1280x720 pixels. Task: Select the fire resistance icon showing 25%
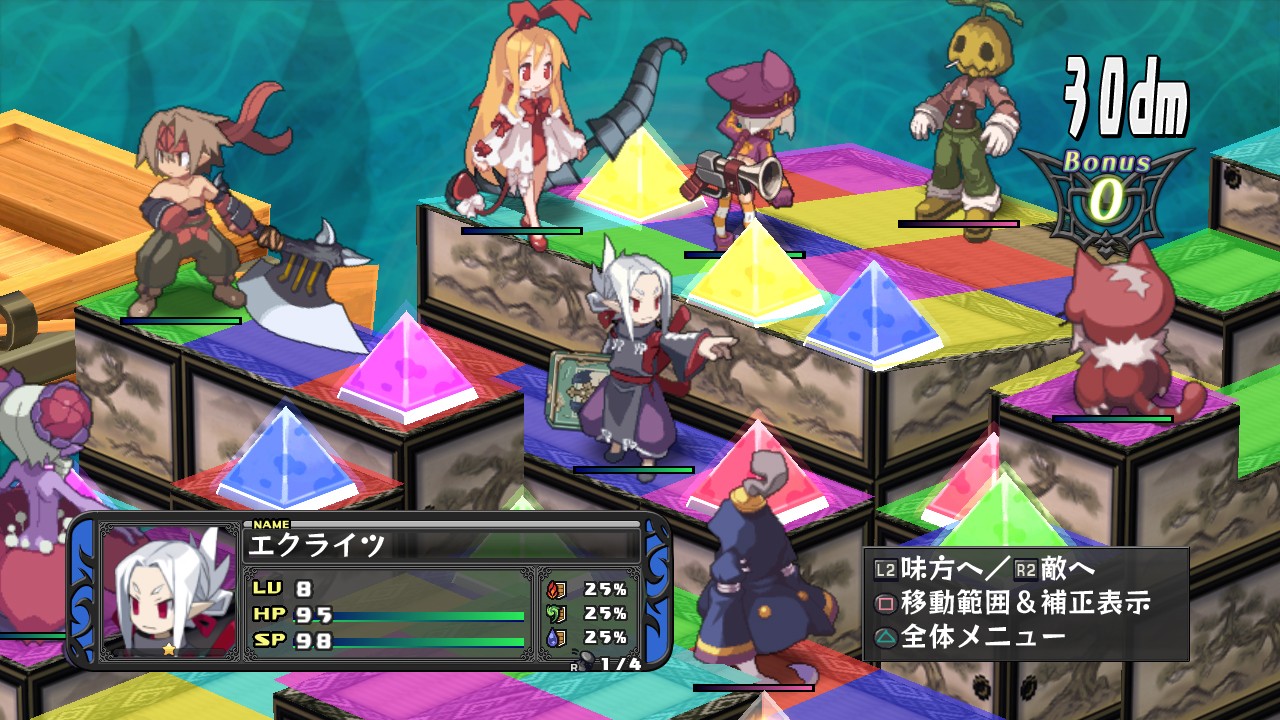tap(557, 588)
